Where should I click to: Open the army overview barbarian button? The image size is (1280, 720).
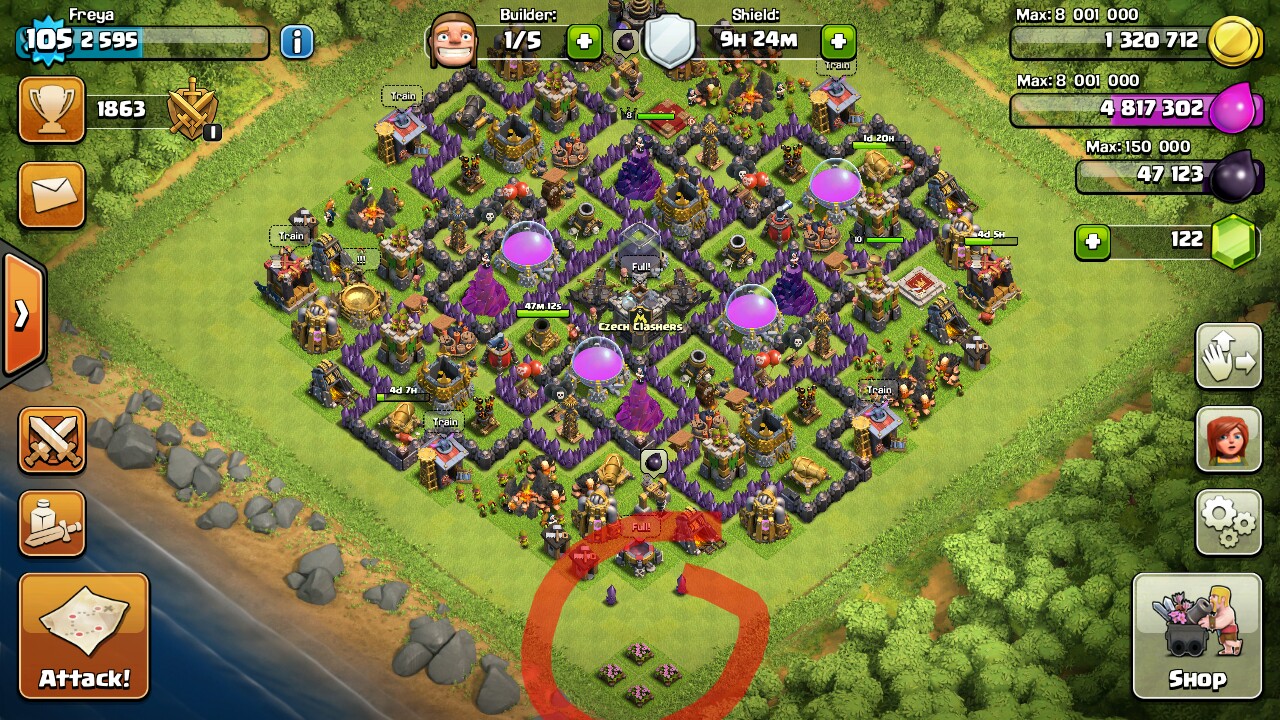tap(52, 523)
